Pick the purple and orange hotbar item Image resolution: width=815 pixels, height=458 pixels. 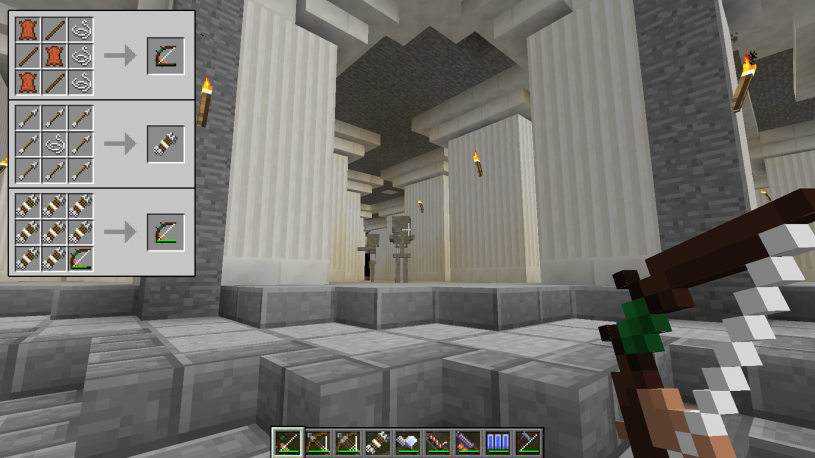click(x=468, y=442)
